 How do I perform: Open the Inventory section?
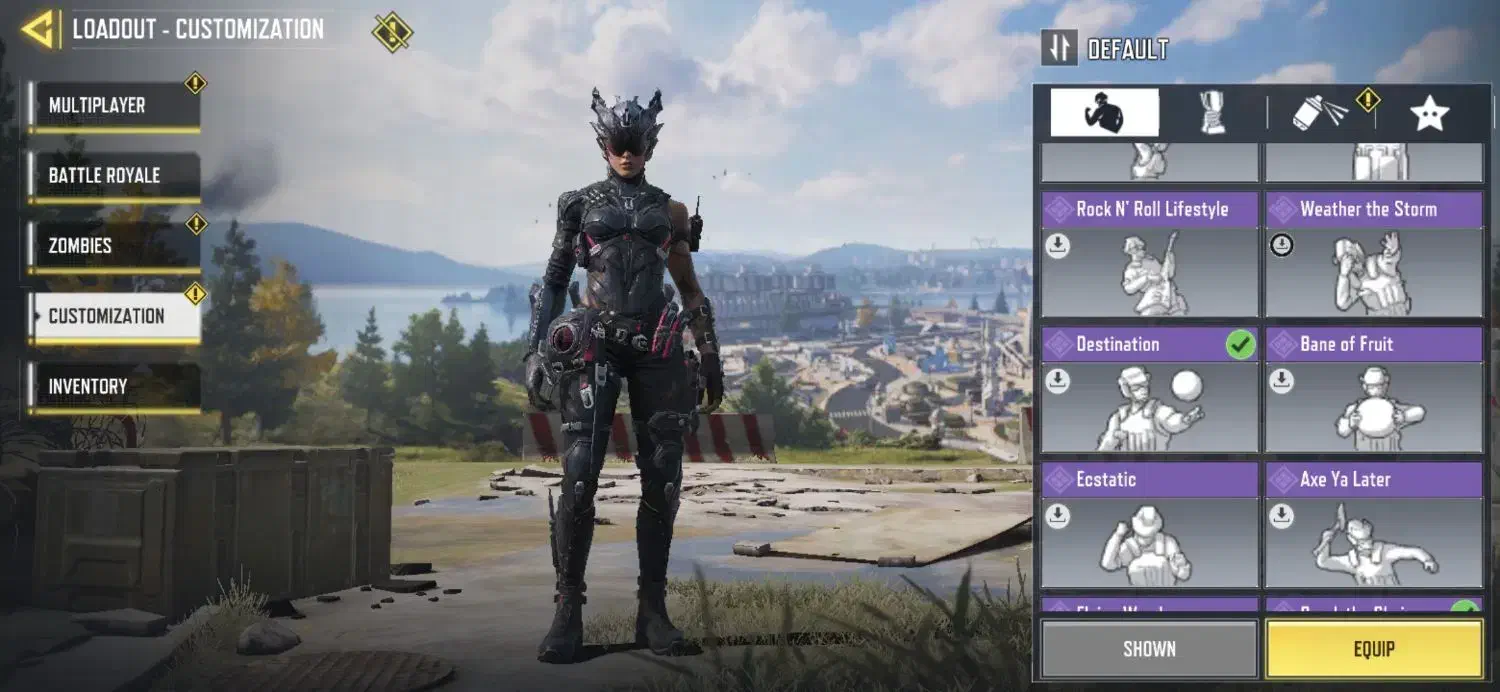pyautogui.click(x=113, y=386)
